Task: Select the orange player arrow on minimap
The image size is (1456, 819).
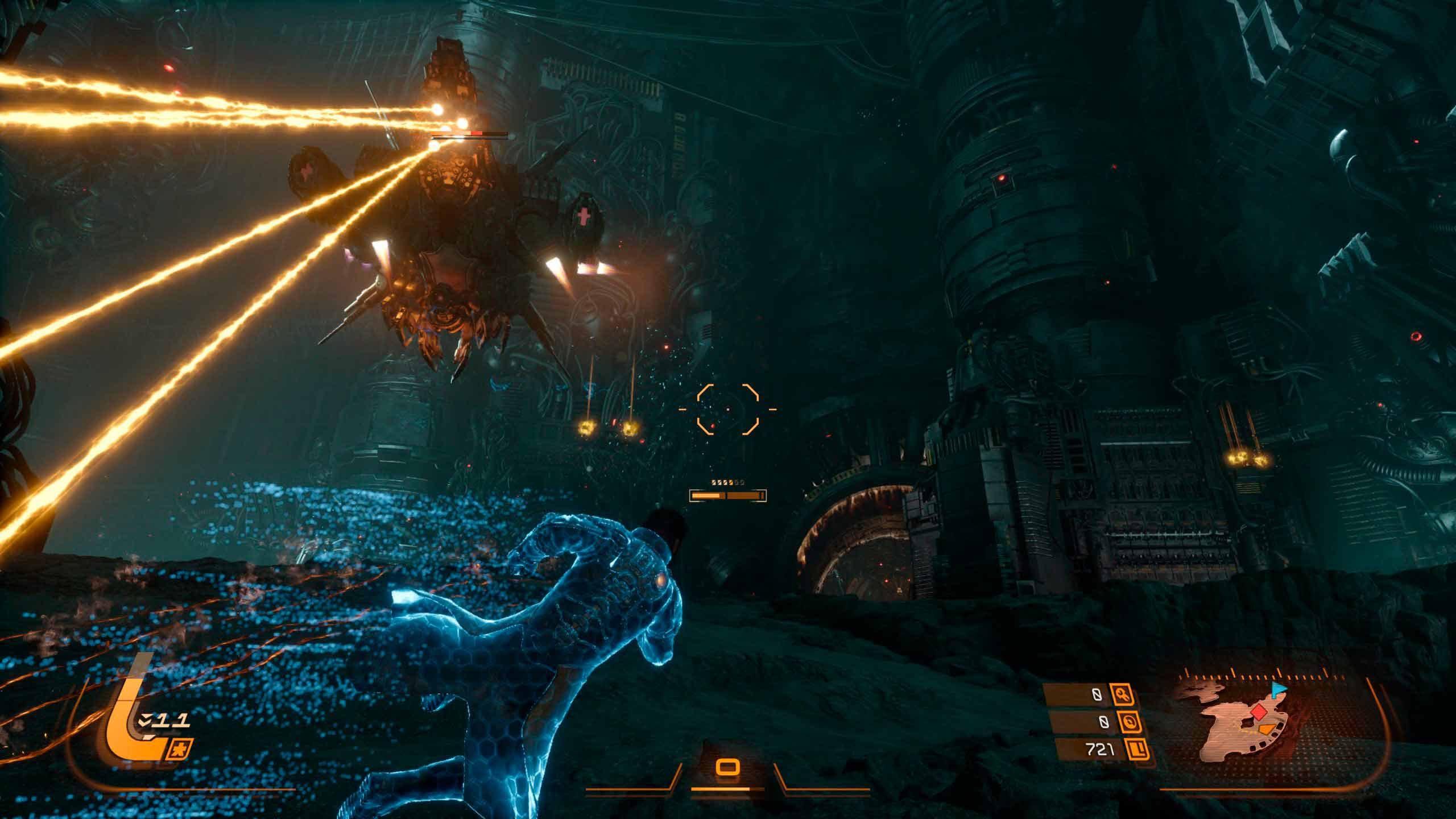Action: [x=1266, y=729]
